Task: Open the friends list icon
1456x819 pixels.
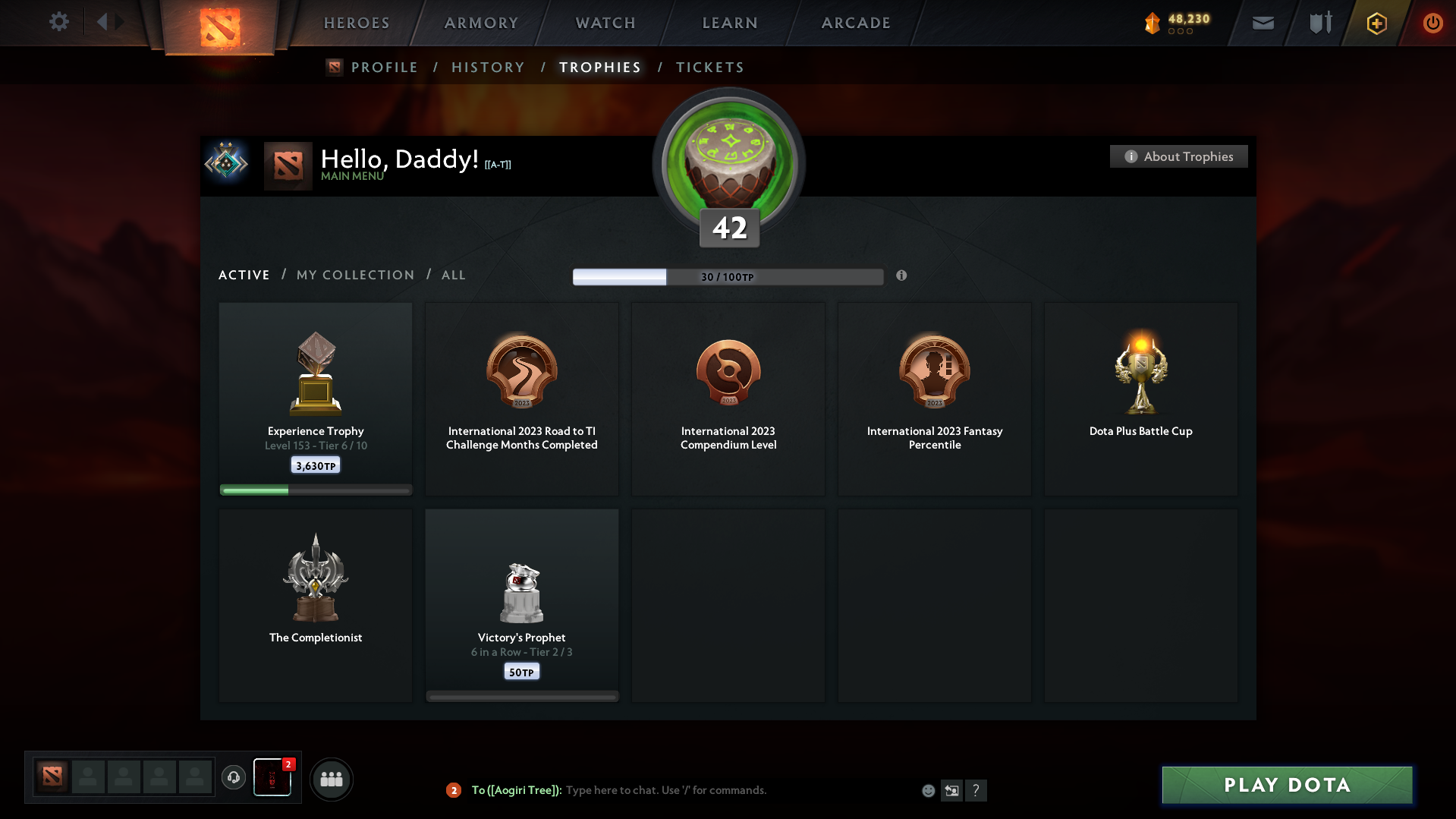Action: pyautogui.click(x=331, y=779)
